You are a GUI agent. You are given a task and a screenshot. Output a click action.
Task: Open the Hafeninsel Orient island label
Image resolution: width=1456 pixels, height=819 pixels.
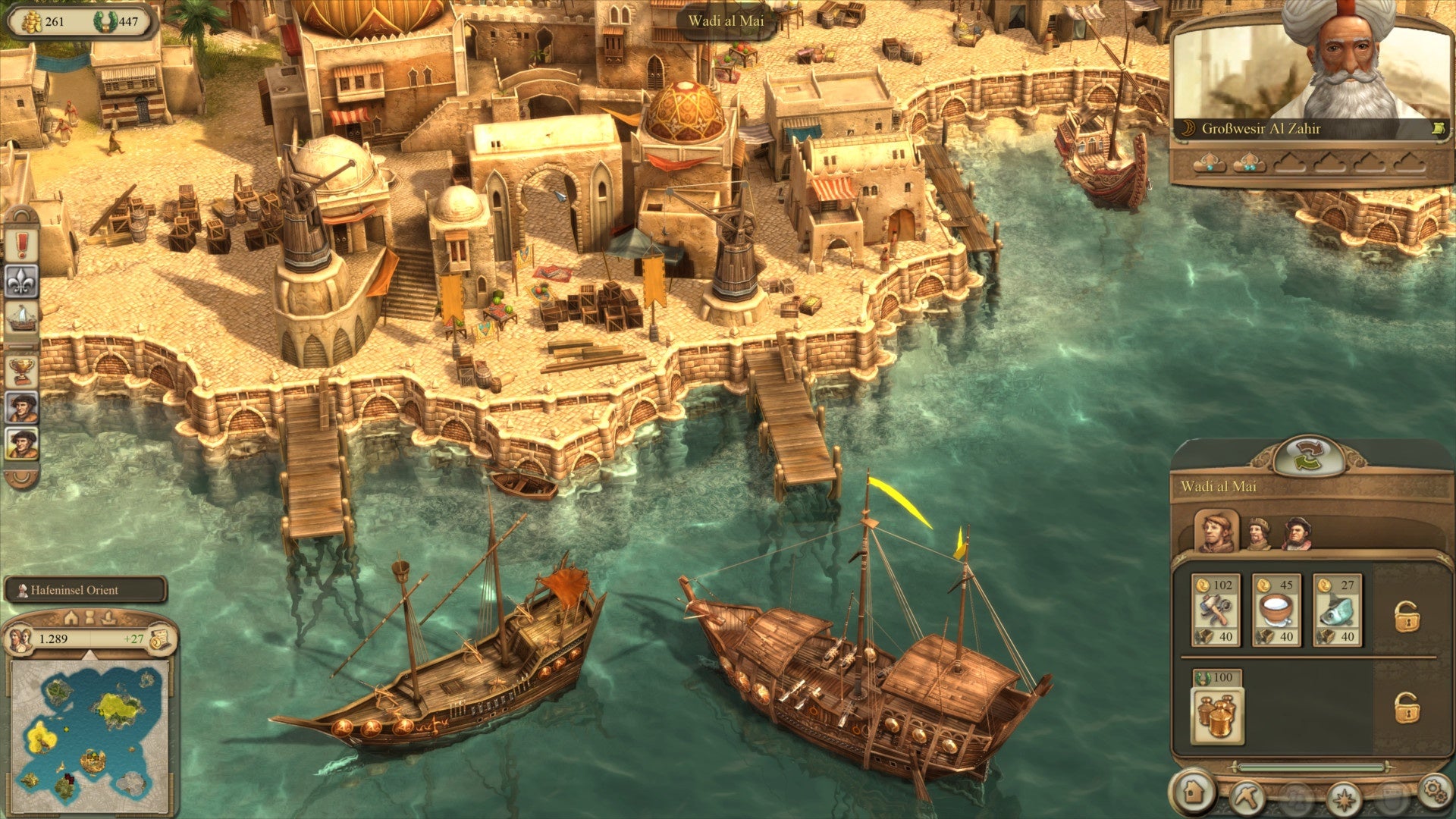click(x=85, y=590)
